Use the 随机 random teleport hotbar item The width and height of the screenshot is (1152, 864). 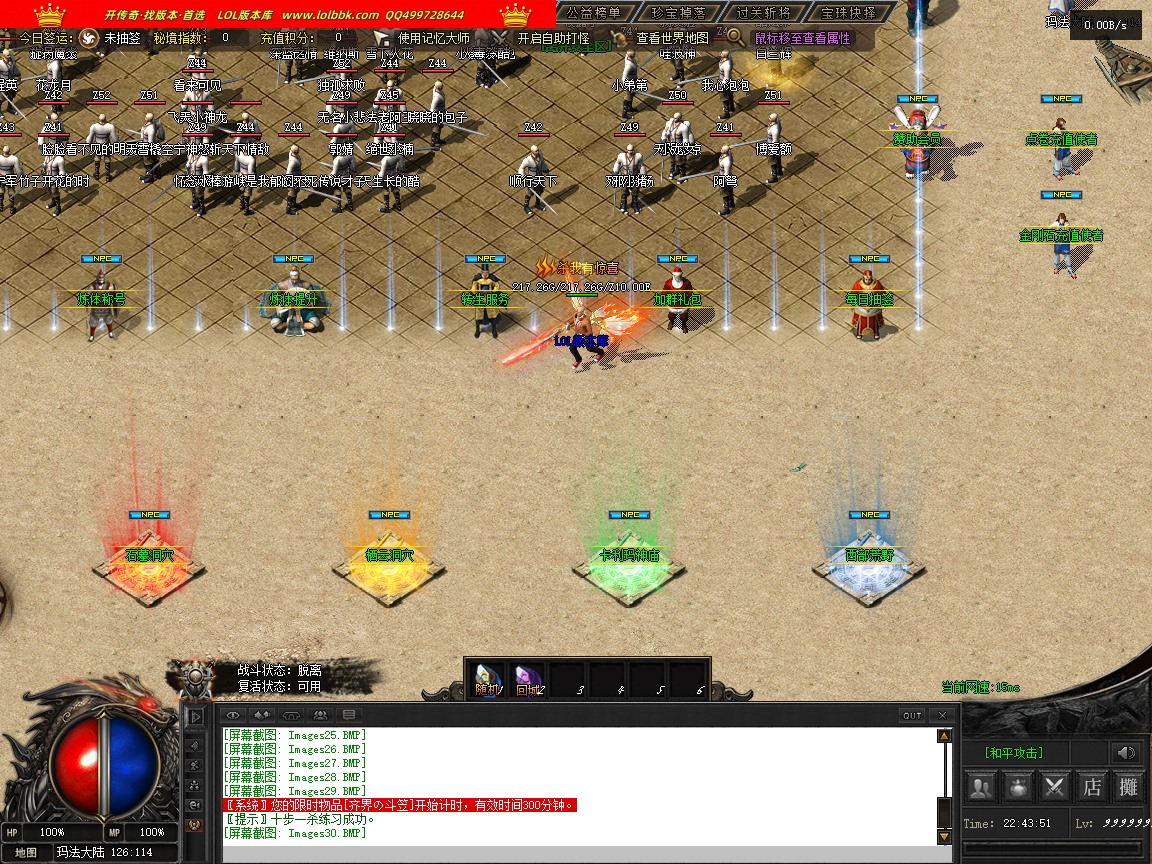point(487,680)
